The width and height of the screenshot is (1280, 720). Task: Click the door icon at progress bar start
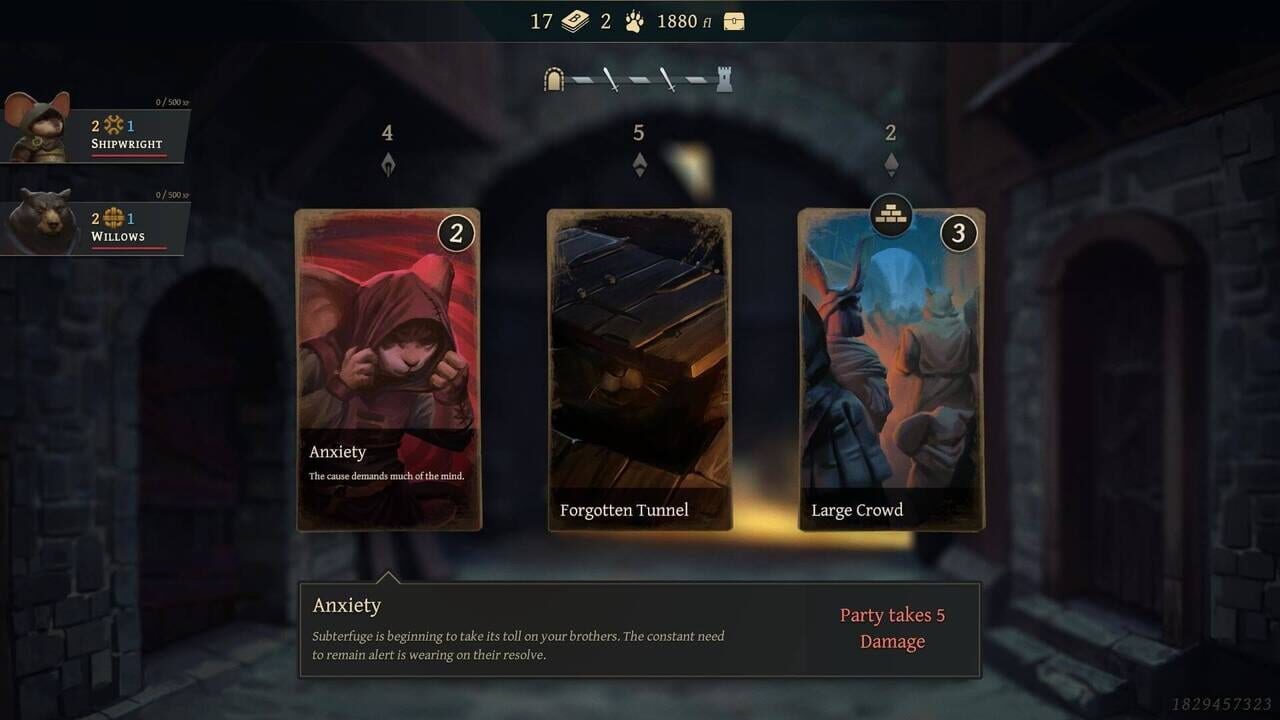coord(554,79)
